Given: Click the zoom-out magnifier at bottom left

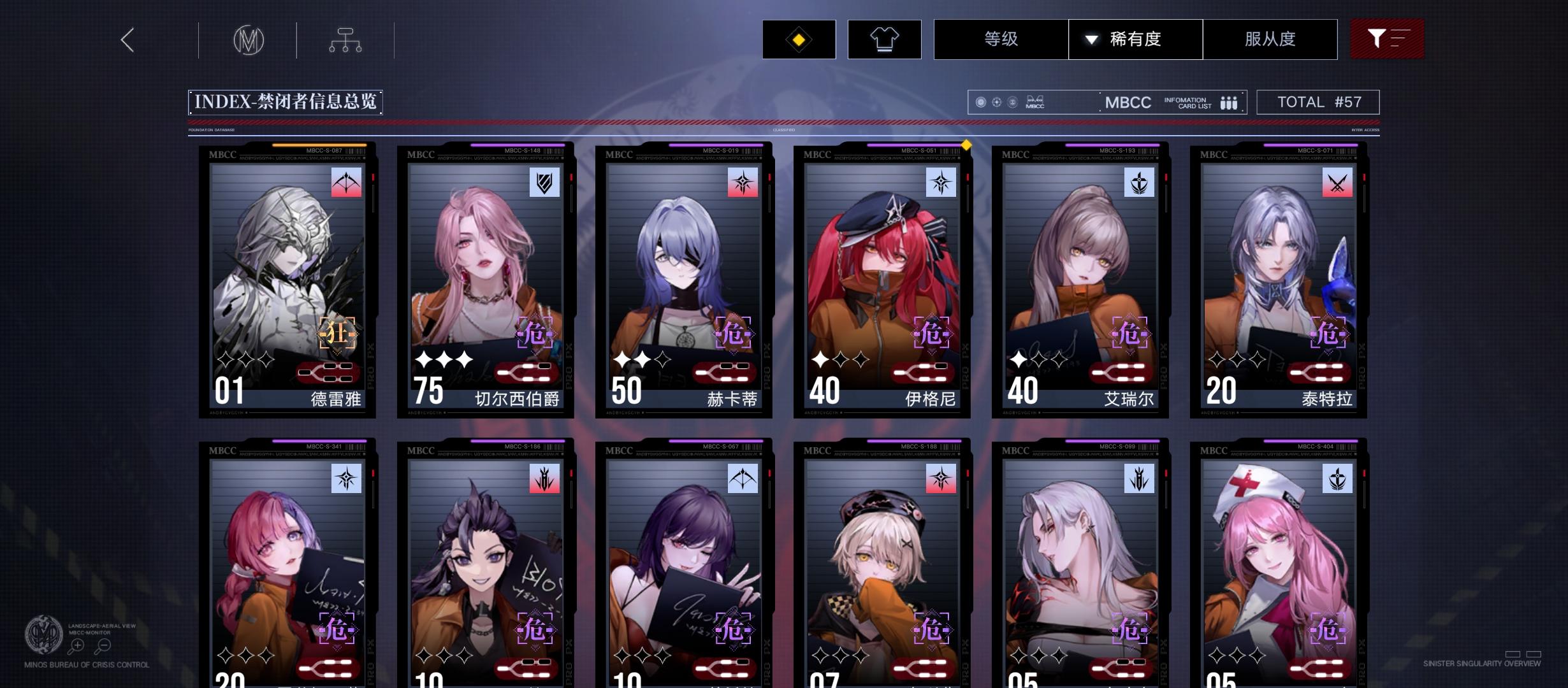Looking at the screenshot, I should click(102, 645).
